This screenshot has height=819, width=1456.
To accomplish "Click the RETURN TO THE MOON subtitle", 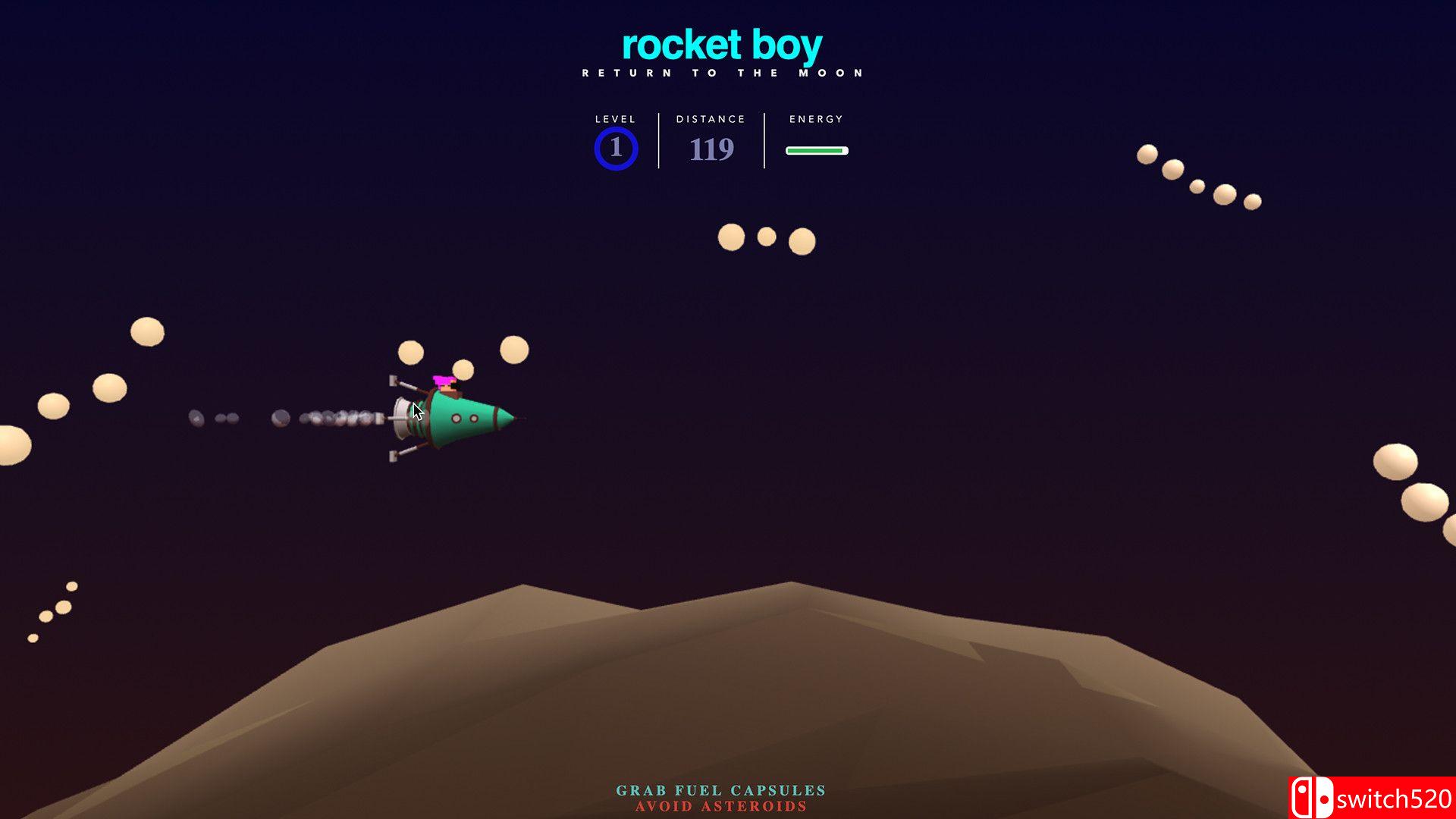I will (721, 72).
